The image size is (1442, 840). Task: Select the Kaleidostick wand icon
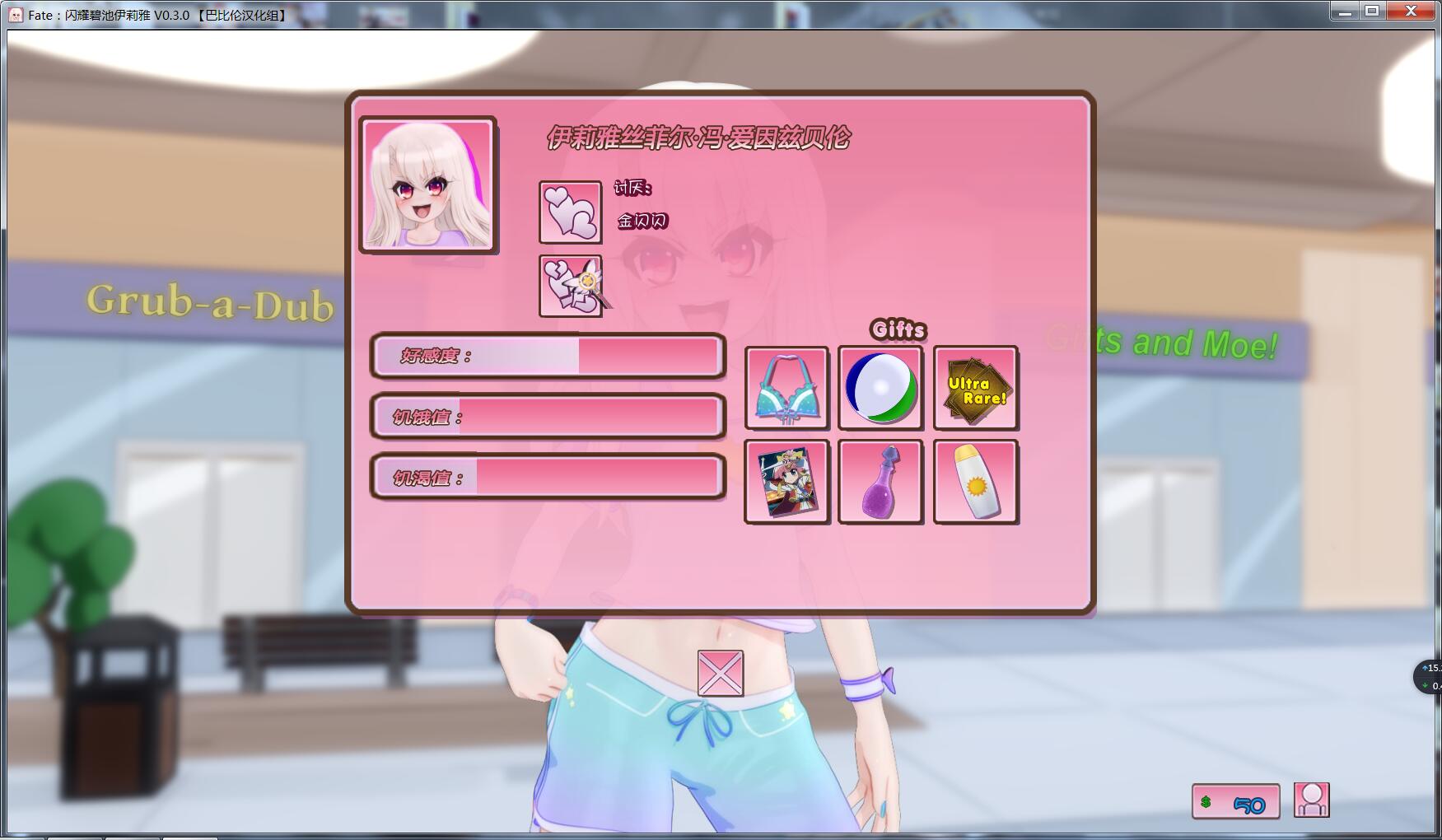pos(568,284)
